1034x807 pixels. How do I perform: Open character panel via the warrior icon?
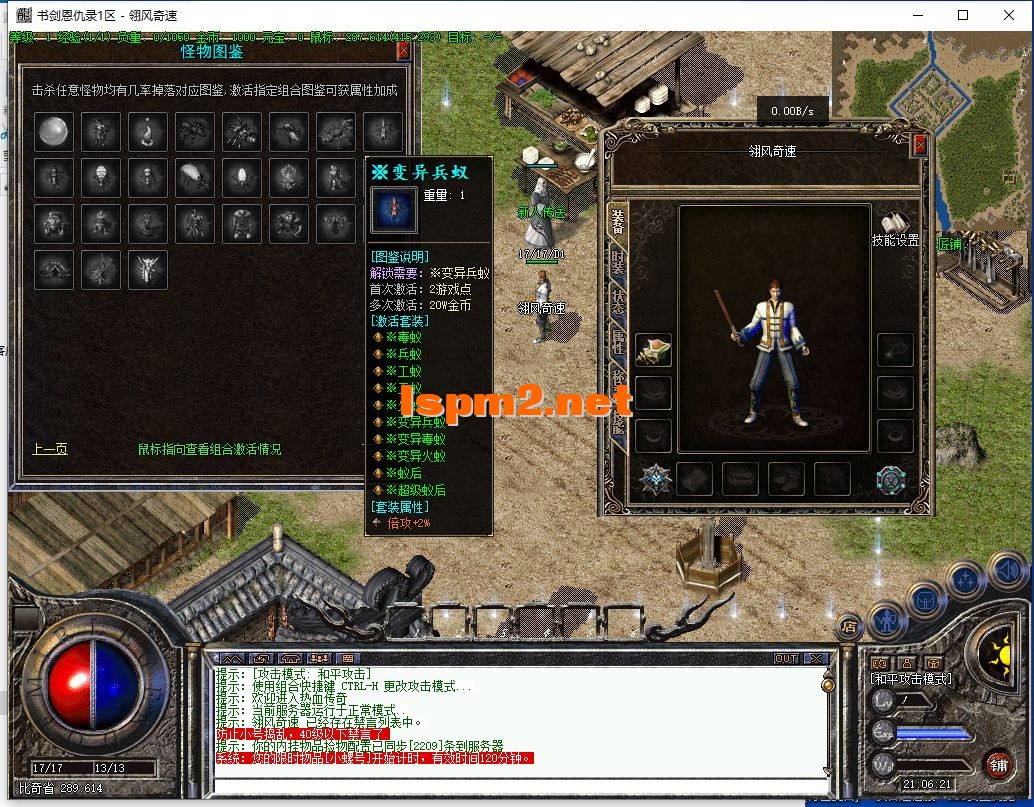pos(886,623)
